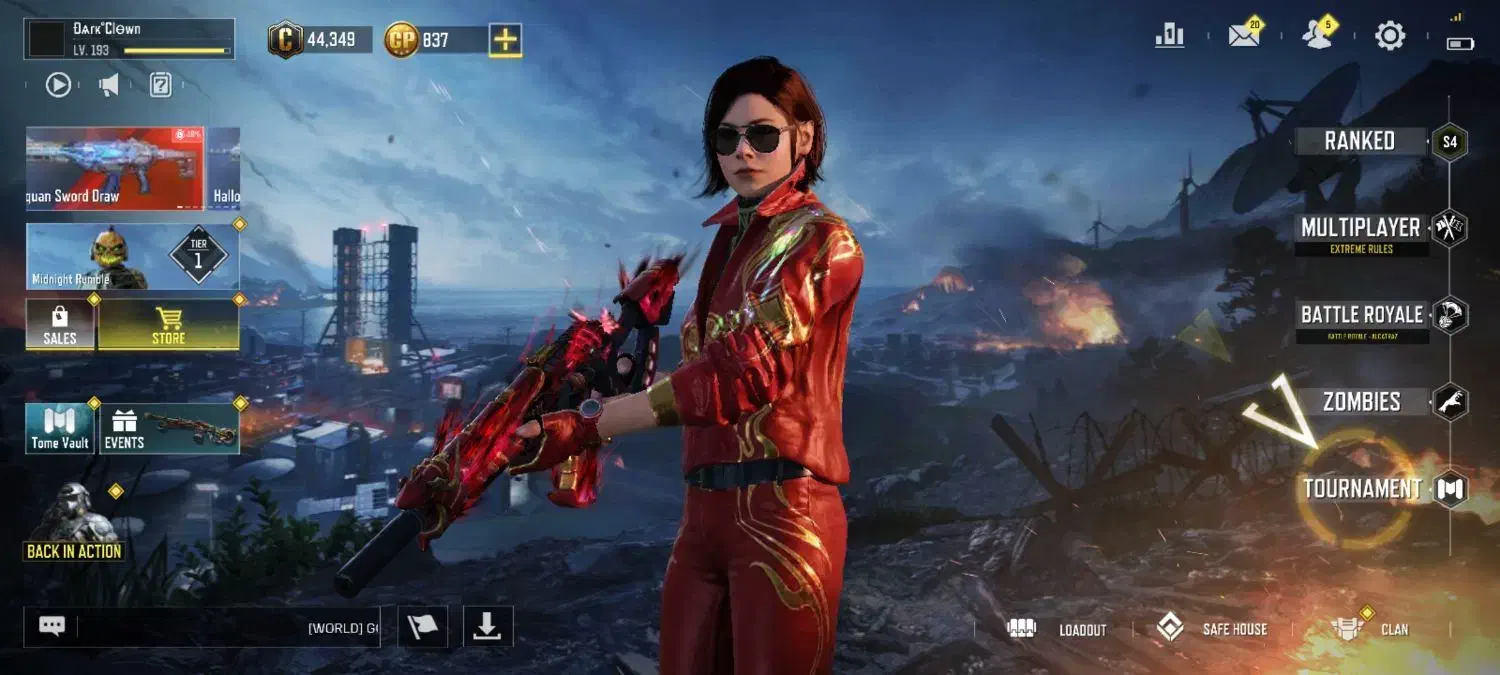The height and width of the screenshot is (675, 1500).
Task: Select Multiplayer mode
Action: click(1360, 229)
